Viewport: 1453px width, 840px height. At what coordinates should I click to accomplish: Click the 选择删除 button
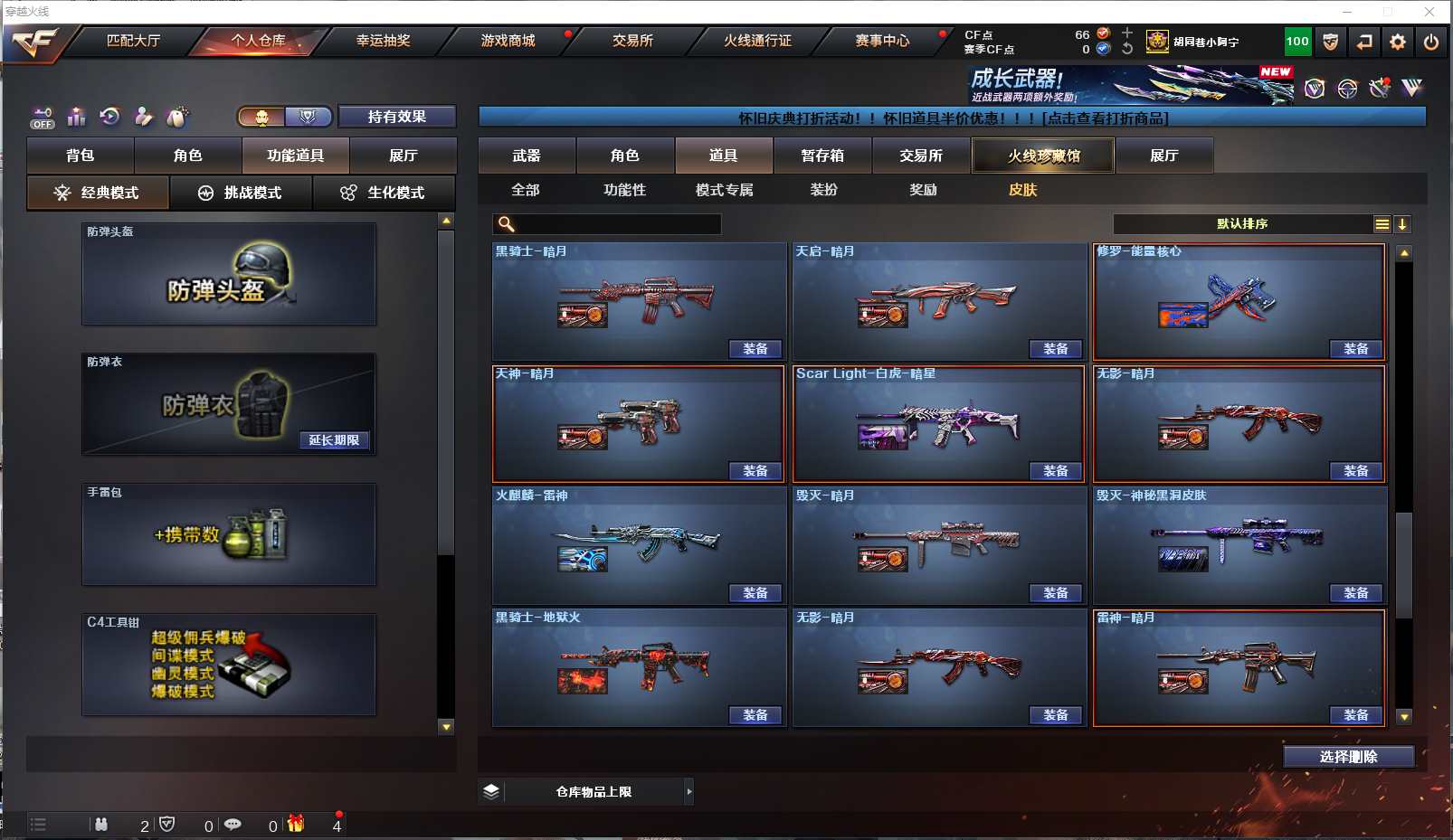(x=1348, y=757)
